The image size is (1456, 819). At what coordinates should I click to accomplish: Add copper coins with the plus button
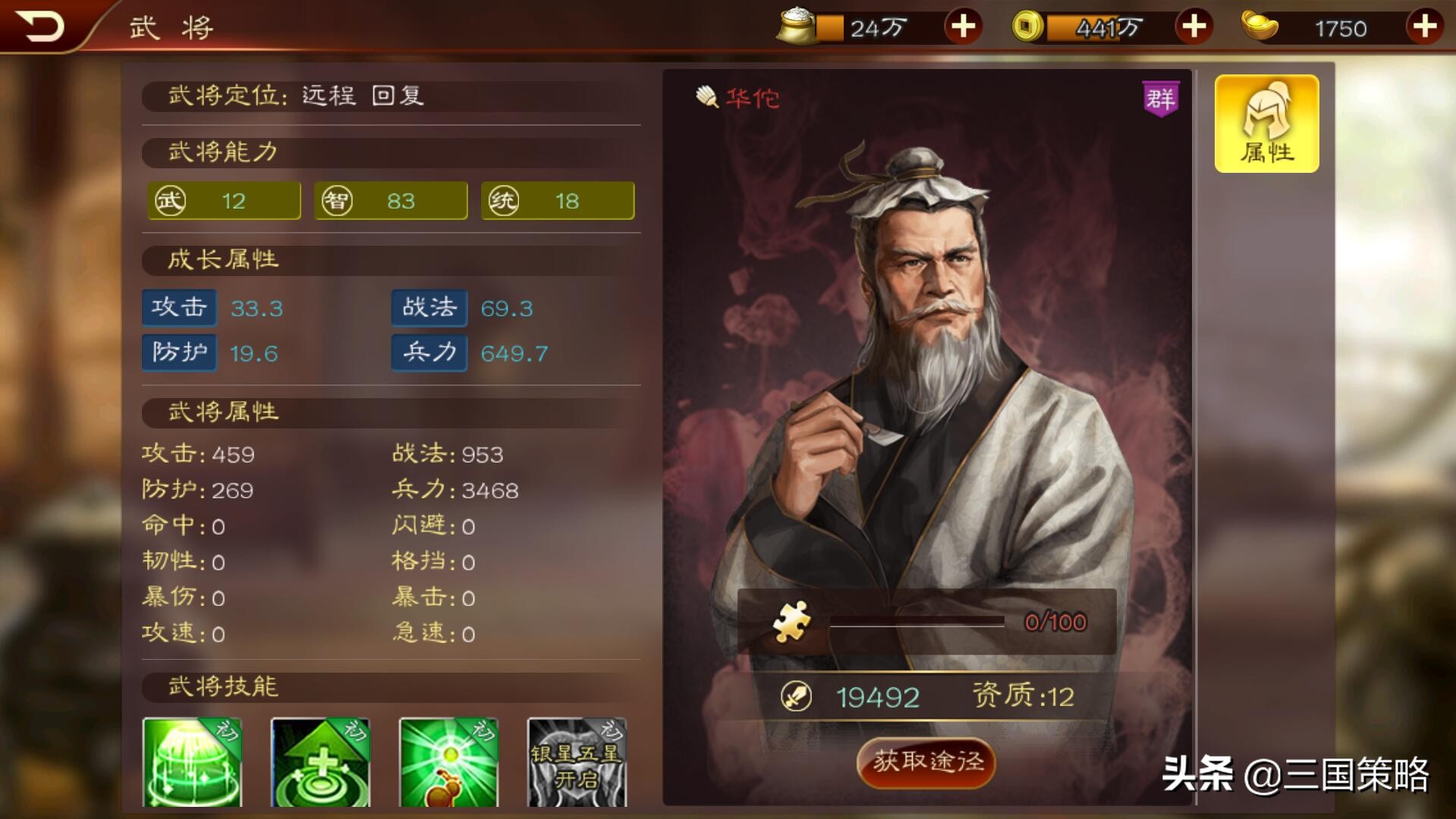(x=1193, y=27)
